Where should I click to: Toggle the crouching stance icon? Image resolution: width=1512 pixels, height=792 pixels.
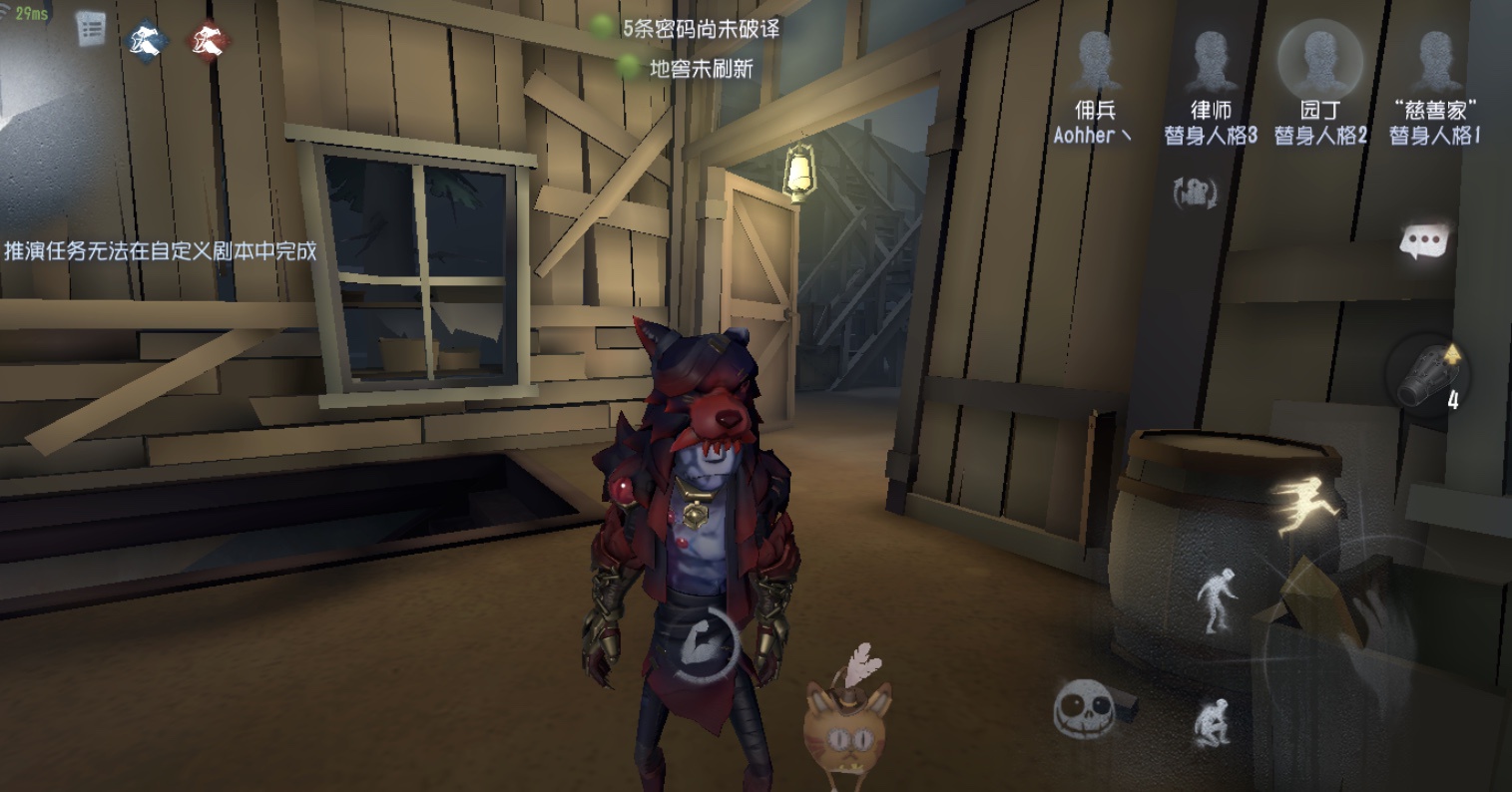click(x=1214, y=721)
